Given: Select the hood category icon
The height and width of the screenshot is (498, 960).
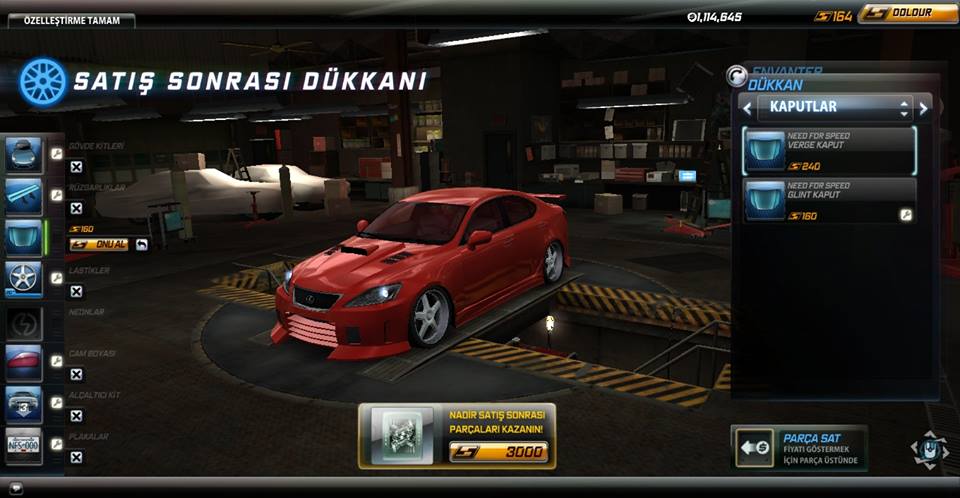Looking at the screenshot, I should pos(23,237).
